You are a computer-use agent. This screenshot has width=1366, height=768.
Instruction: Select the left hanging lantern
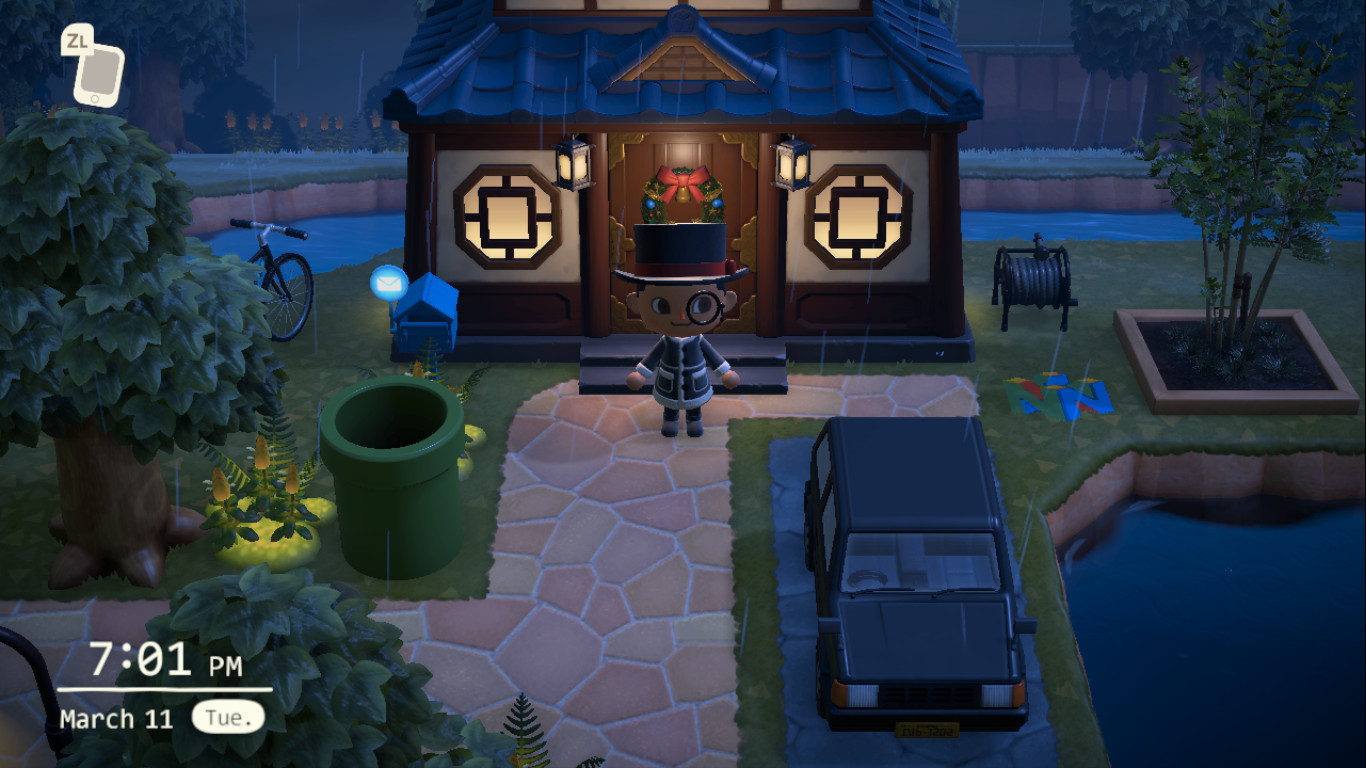pyautogui.click(x=575, y=165)
